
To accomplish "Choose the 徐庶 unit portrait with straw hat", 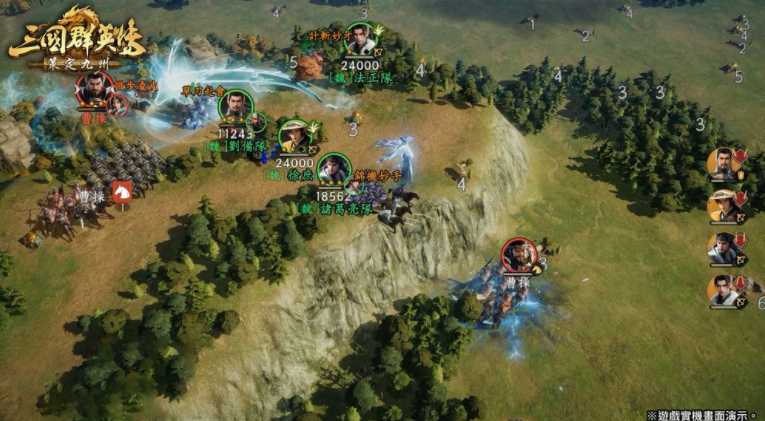I will (x=294, y=135).
